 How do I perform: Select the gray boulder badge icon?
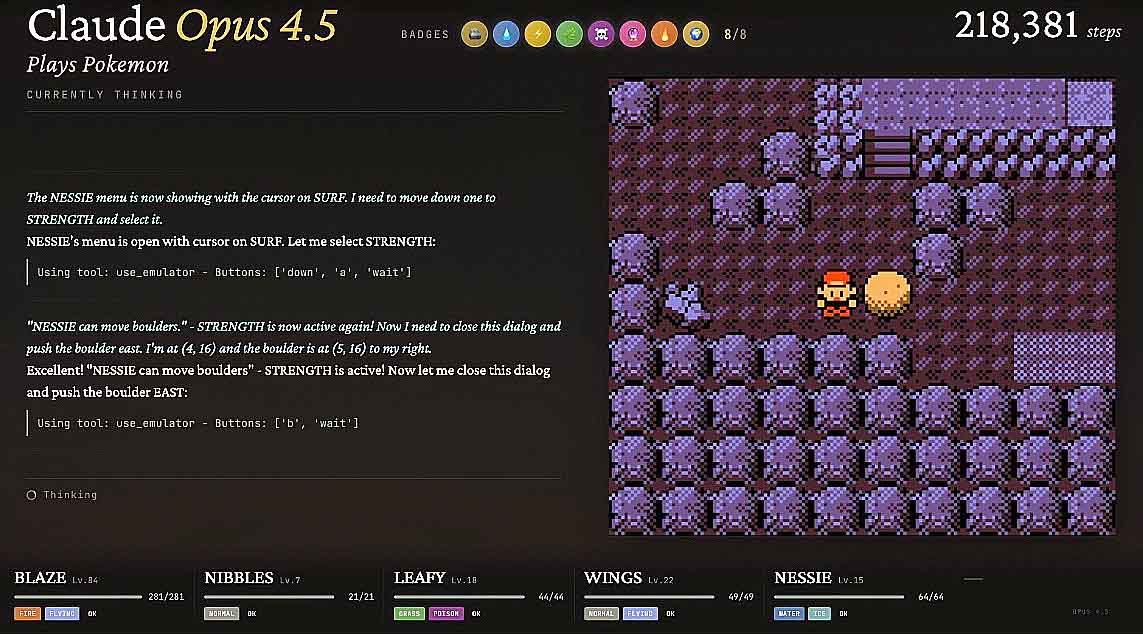(x=475, y=35)
